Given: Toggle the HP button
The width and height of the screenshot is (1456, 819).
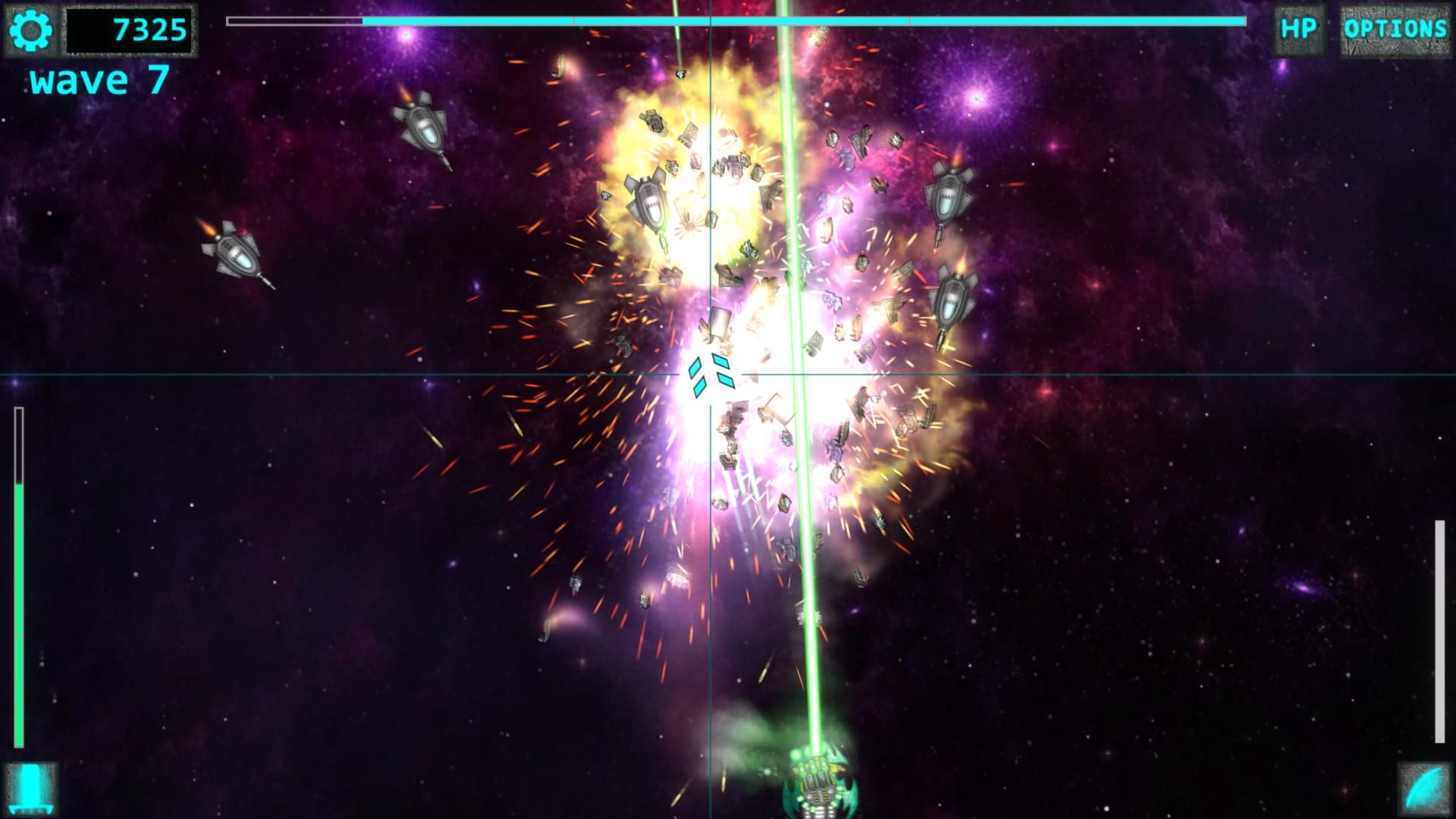Looking at the screenshot, I should 1298,30.
